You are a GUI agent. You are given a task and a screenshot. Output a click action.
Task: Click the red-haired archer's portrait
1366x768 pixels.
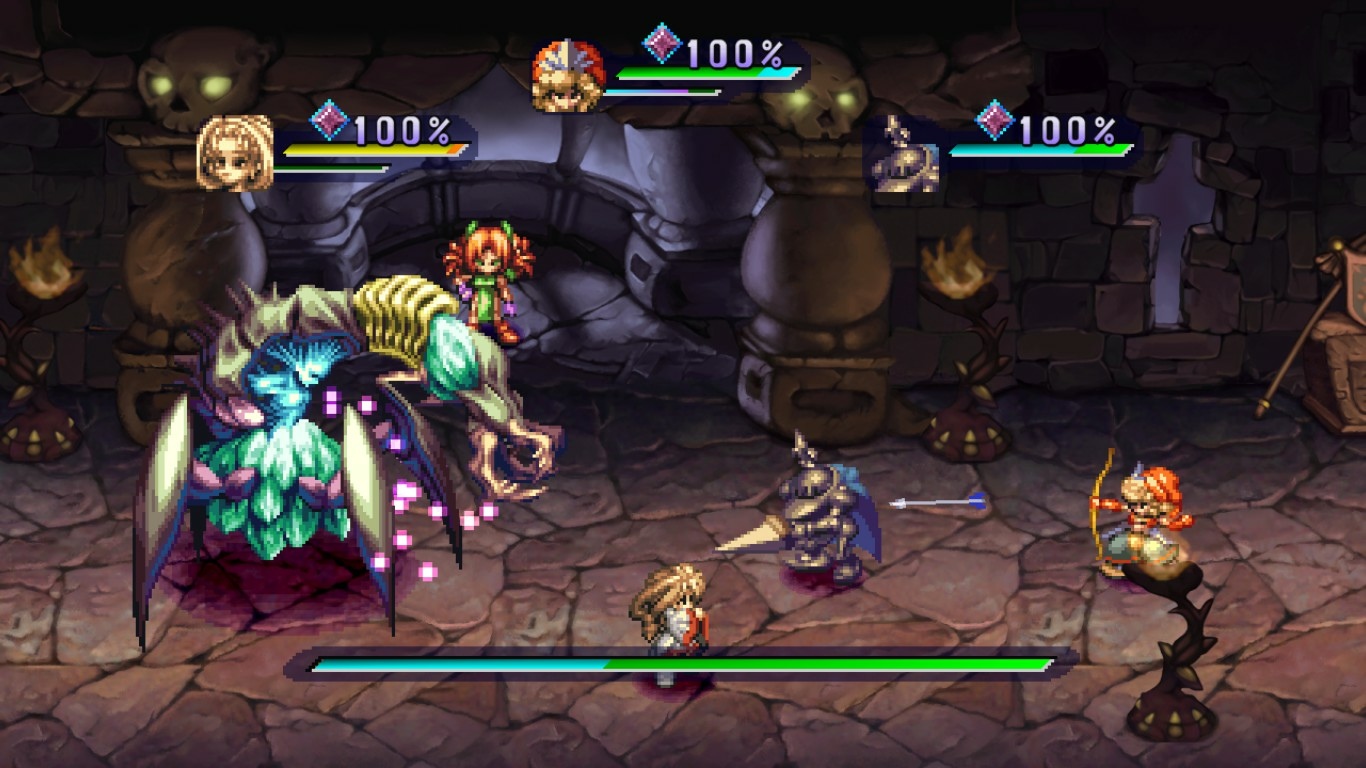click(567, 76)
